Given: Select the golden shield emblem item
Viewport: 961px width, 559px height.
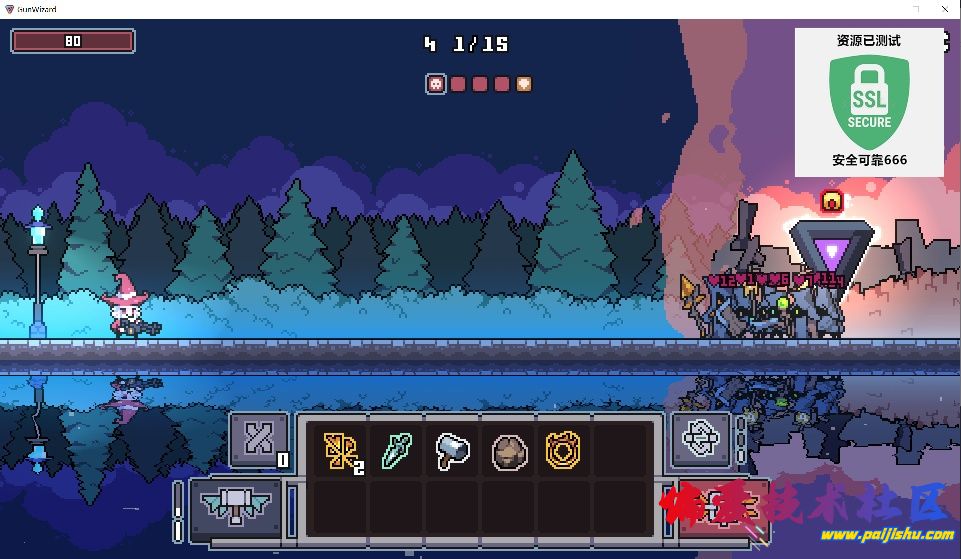Looking at the screenshot, I should coord(564,452).
